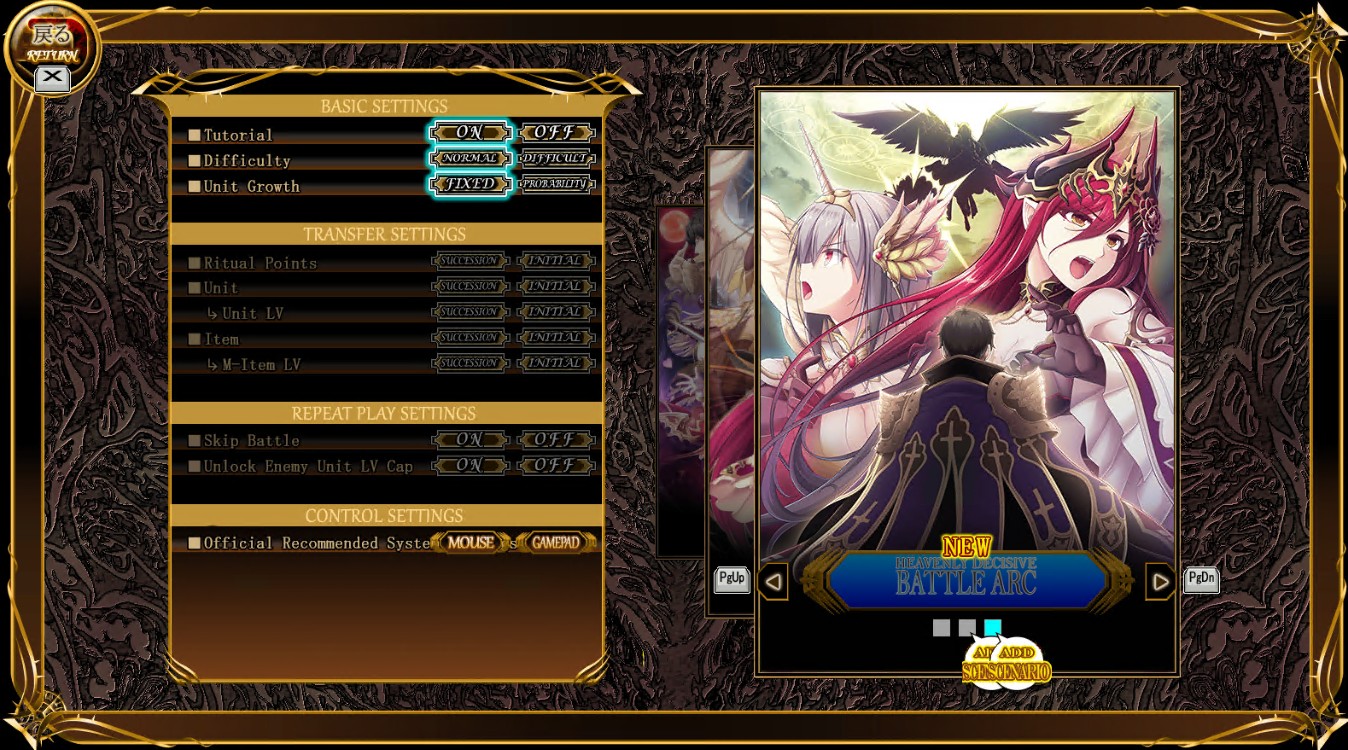
Task: Set Difficulty to DIFFICULT
Action: coord(557,158)
